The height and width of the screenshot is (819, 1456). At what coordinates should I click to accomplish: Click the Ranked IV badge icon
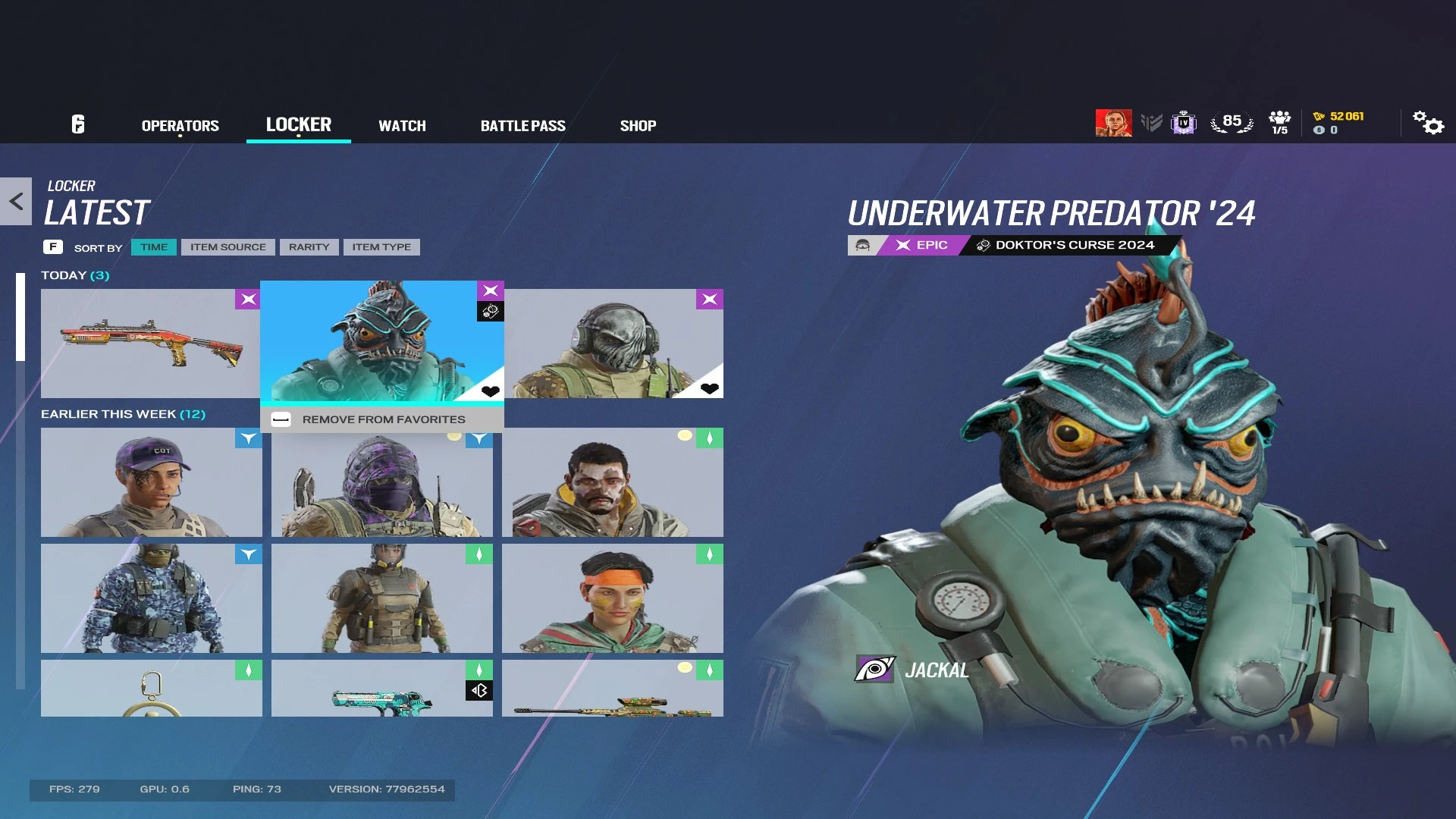point(1183,122)
